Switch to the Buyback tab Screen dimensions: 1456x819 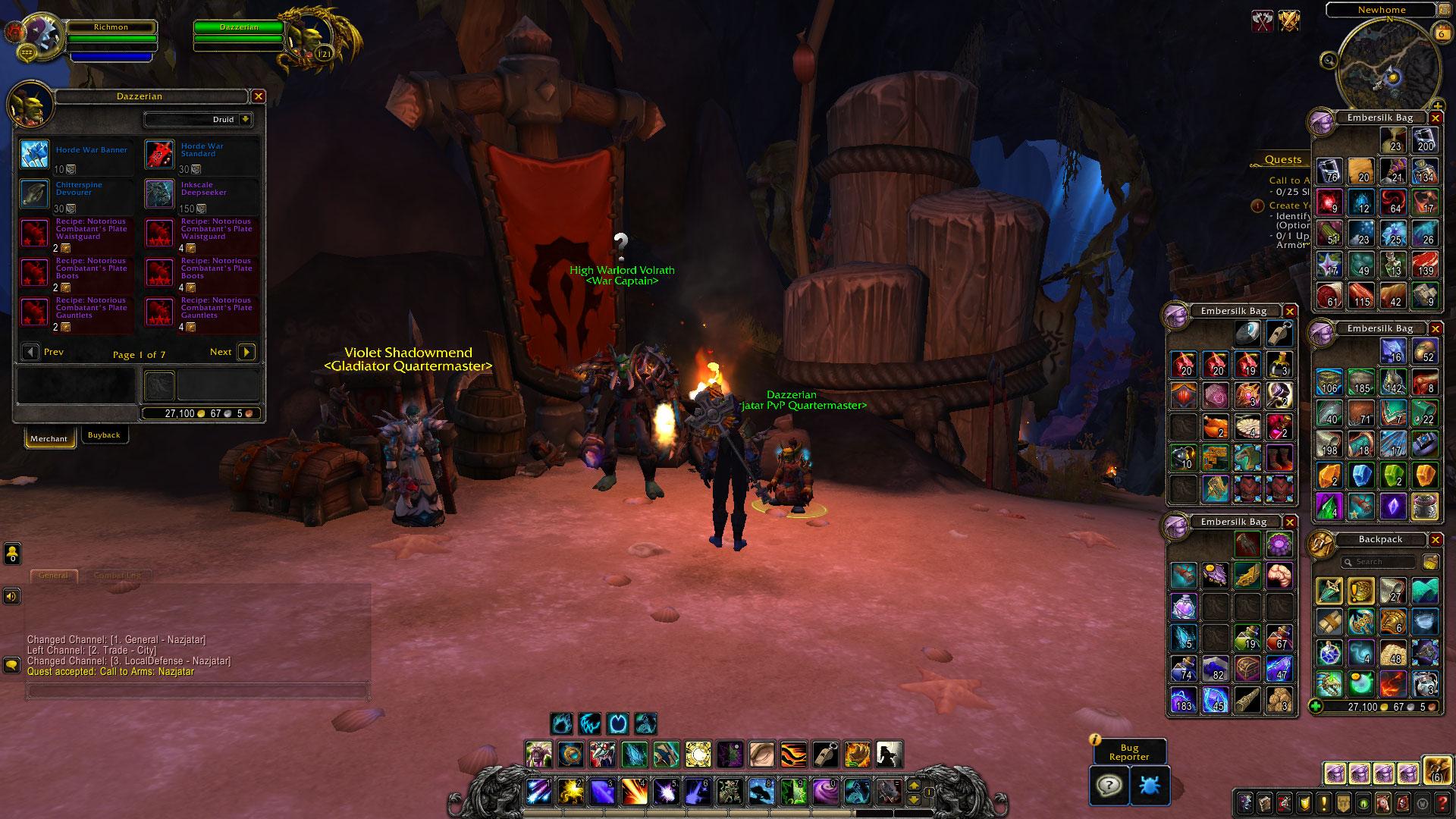point(104,435)
